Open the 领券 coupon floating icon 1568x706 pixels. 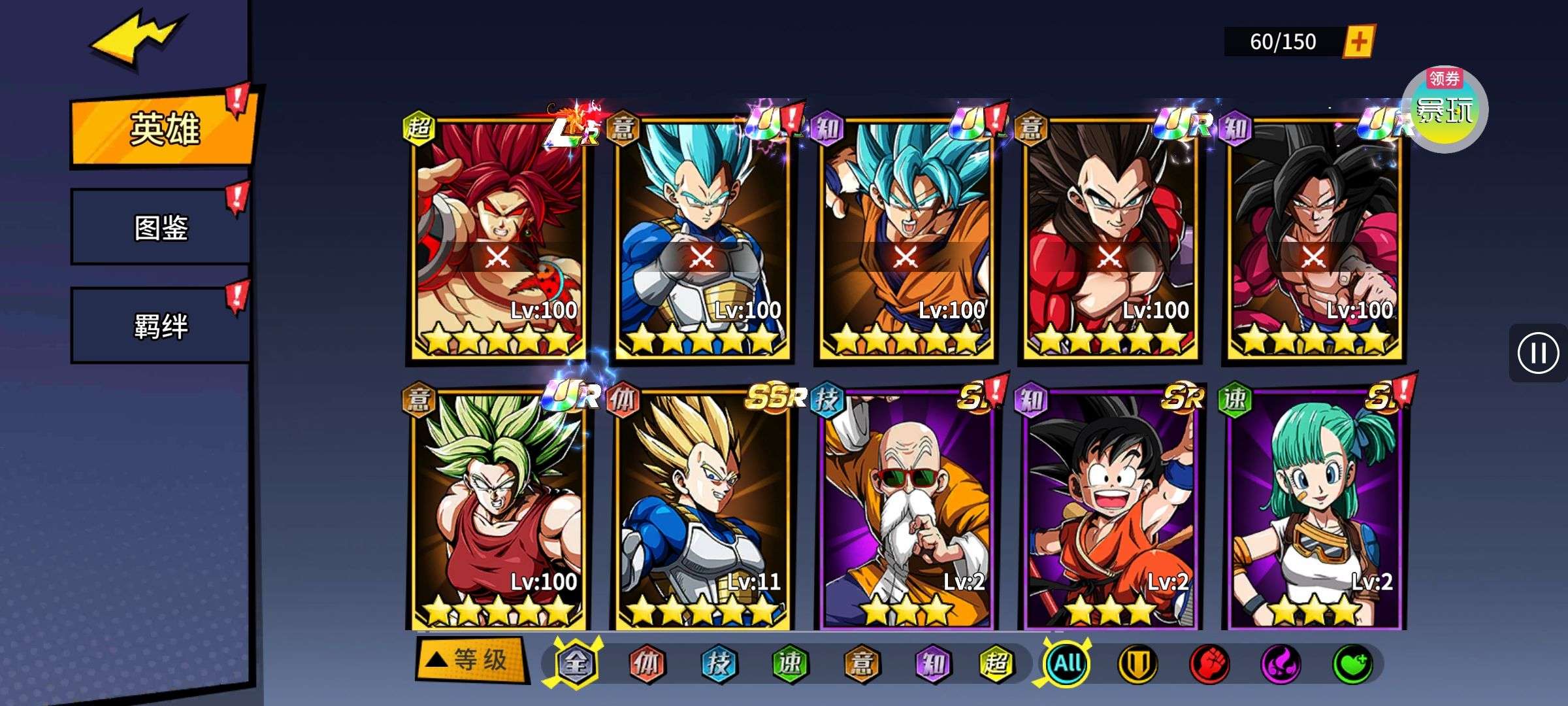[1445, 109]
